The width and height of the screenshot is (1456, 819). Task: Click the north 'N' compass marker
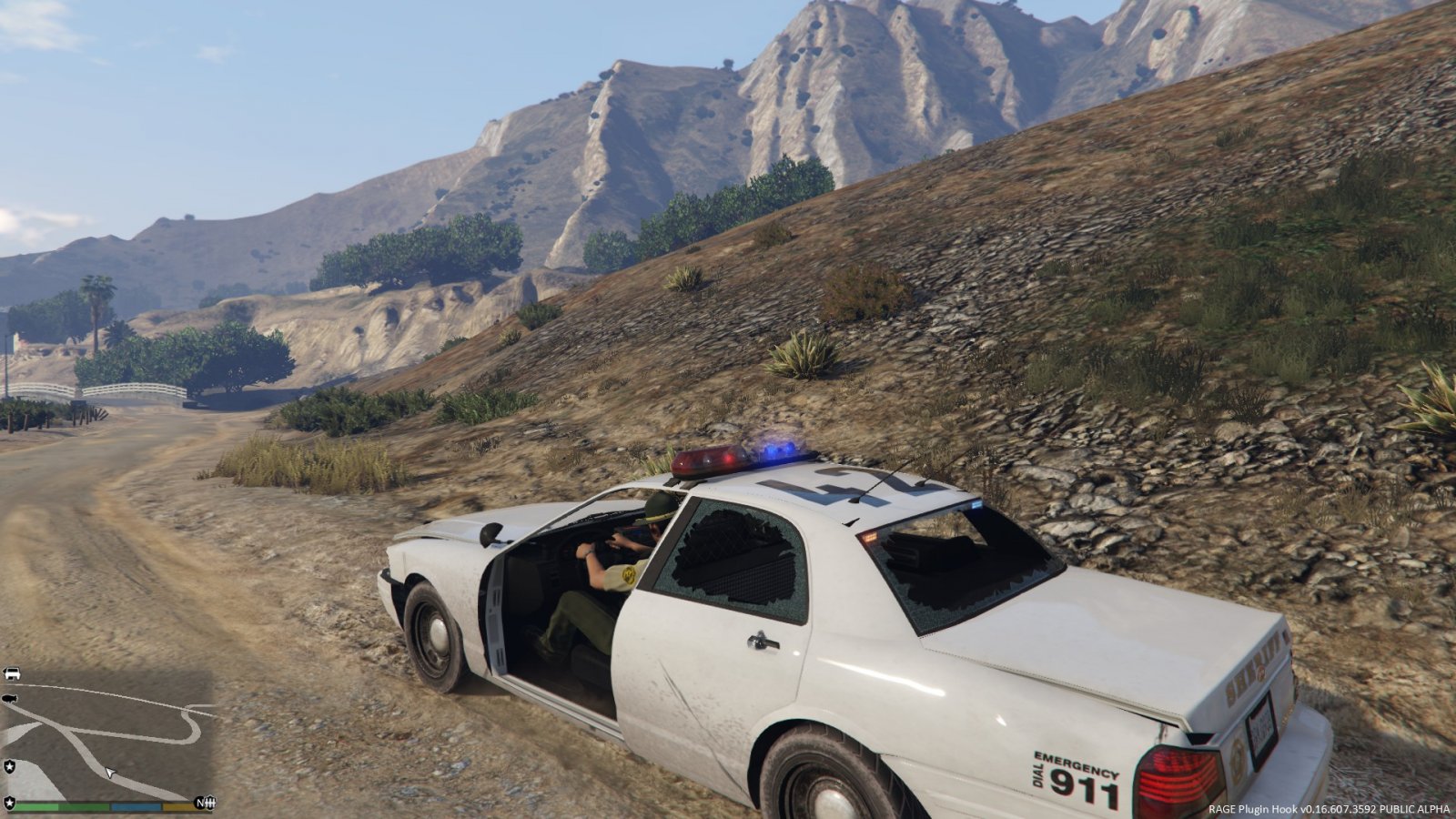(x=198, y=803)
